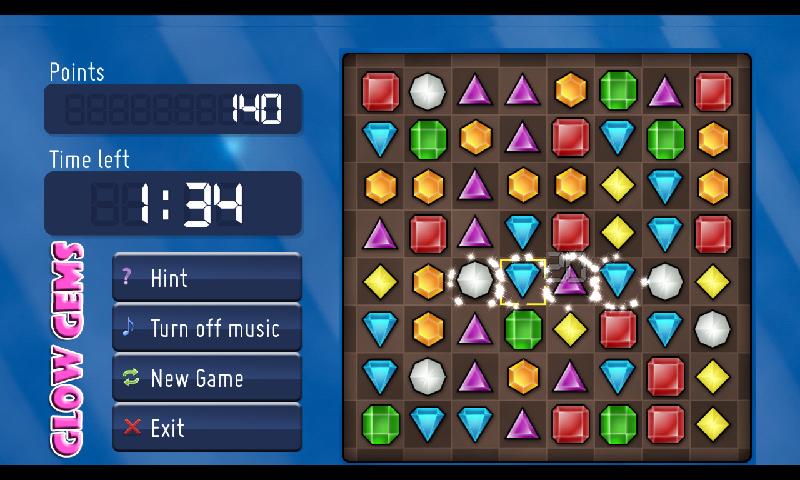Exit the game
The height and width of the screenshot is (480, 800).
point(207,428)
